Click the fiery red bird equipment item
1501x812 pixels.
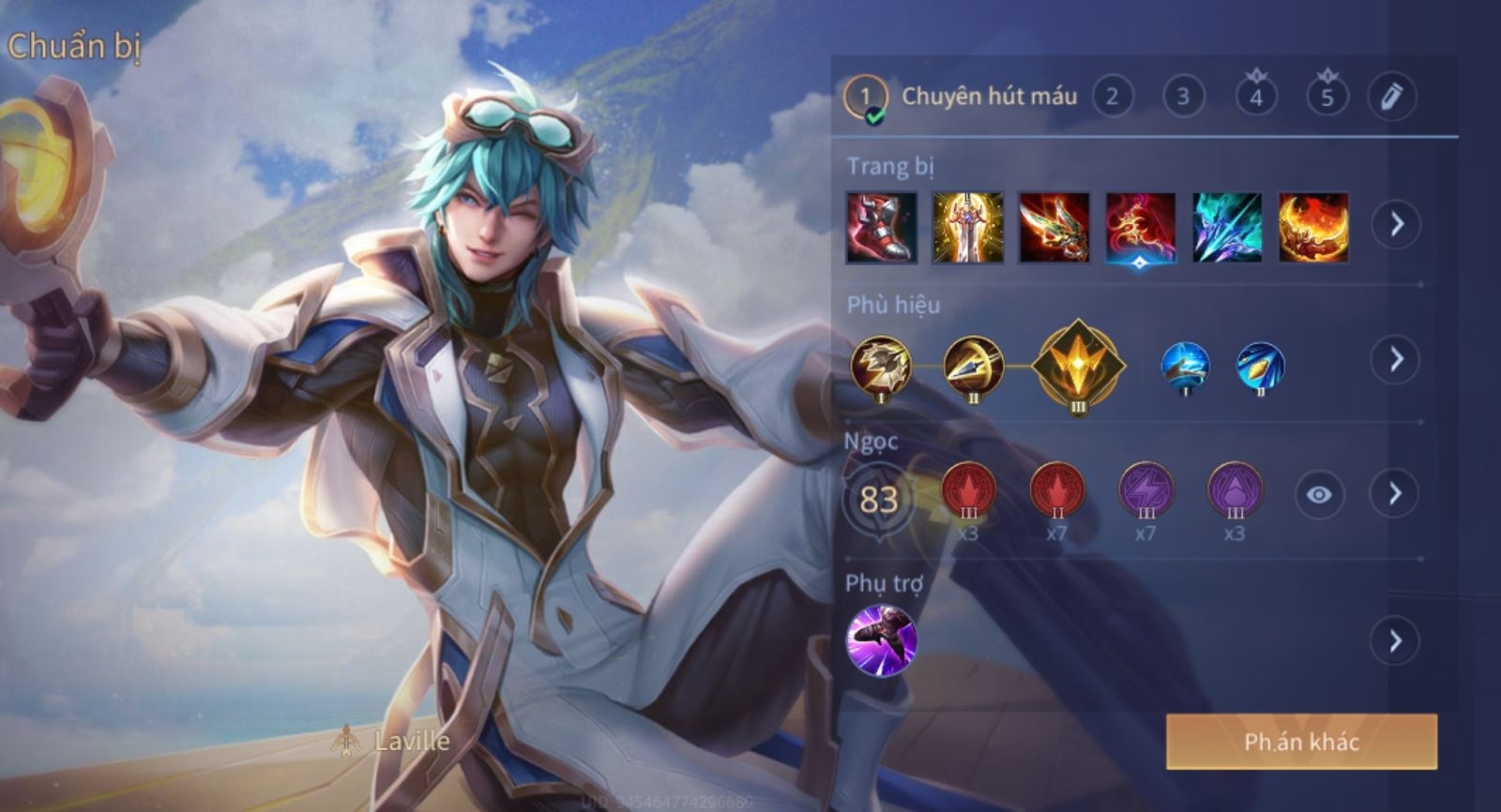(1140, 228)
